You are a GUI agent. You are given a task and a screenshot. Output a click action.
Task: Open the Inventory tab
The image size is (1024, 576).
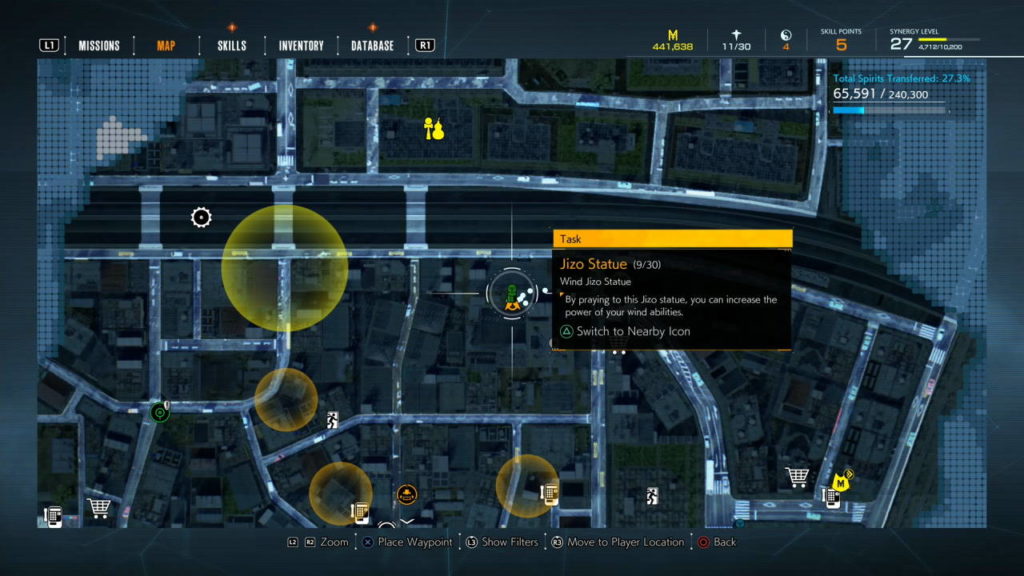coord(301,45)
